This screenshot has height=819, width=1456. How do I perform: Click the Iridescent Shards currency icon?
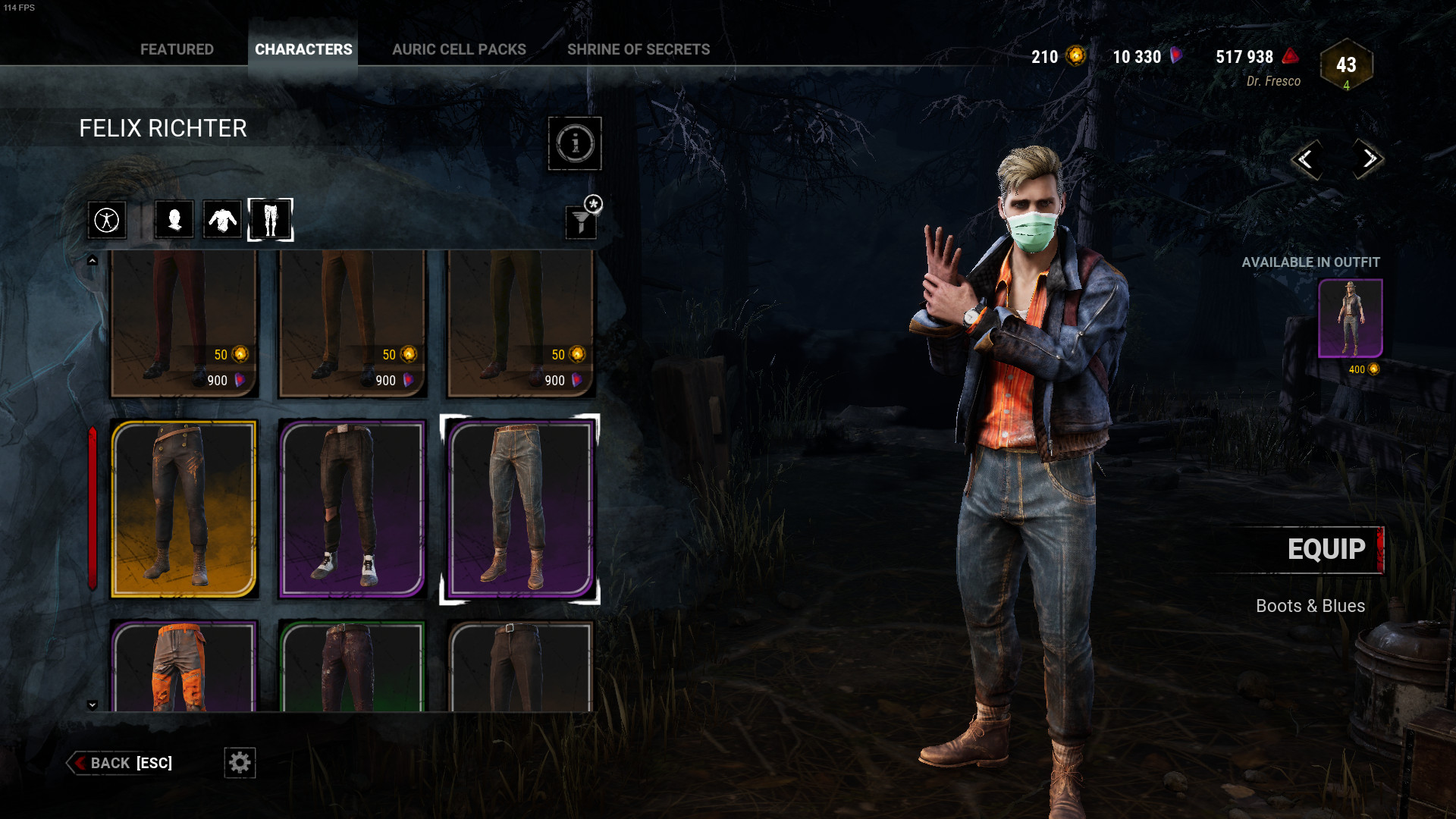coord(1176,56)
